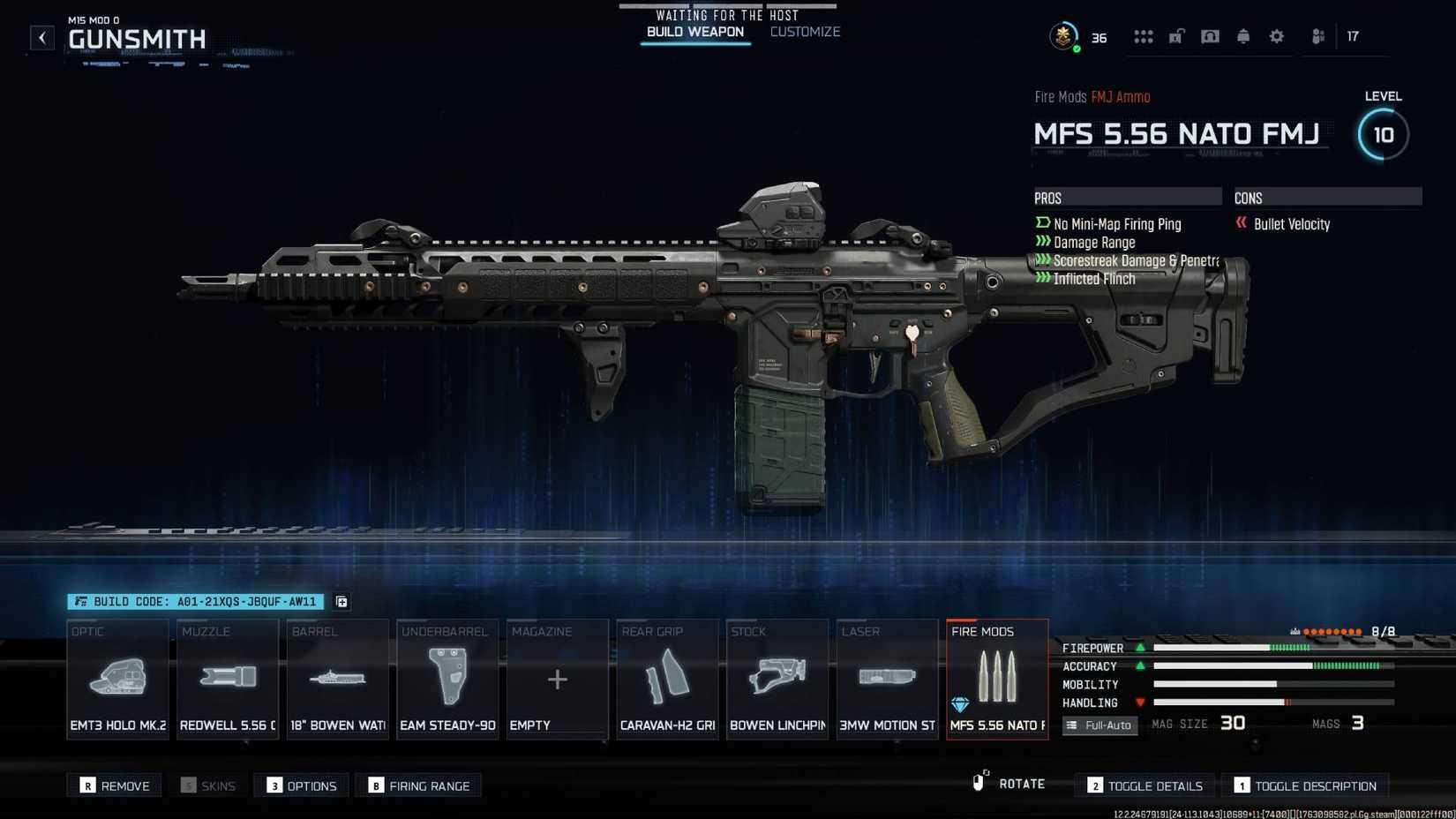
Task: Click the 3MW Motion laser attachment
Action: pos(887,678)
